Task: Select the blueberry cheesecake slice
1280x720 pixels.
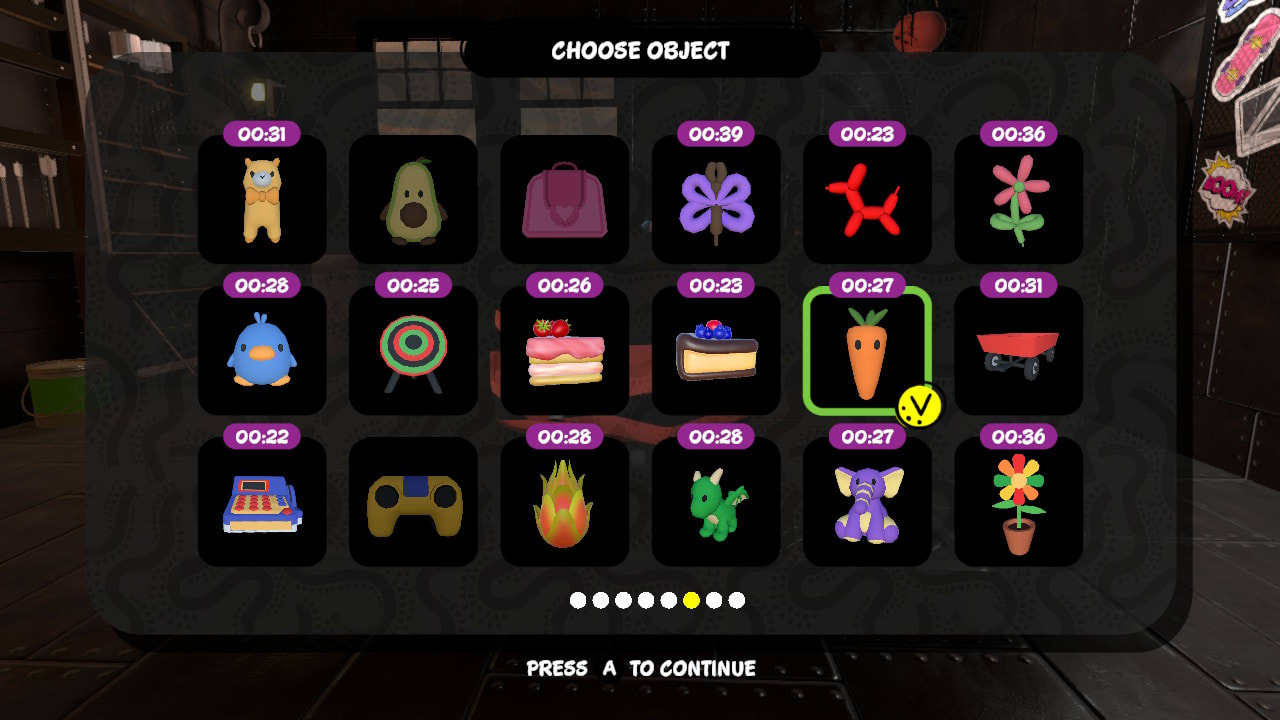Action: coord(716,352)
